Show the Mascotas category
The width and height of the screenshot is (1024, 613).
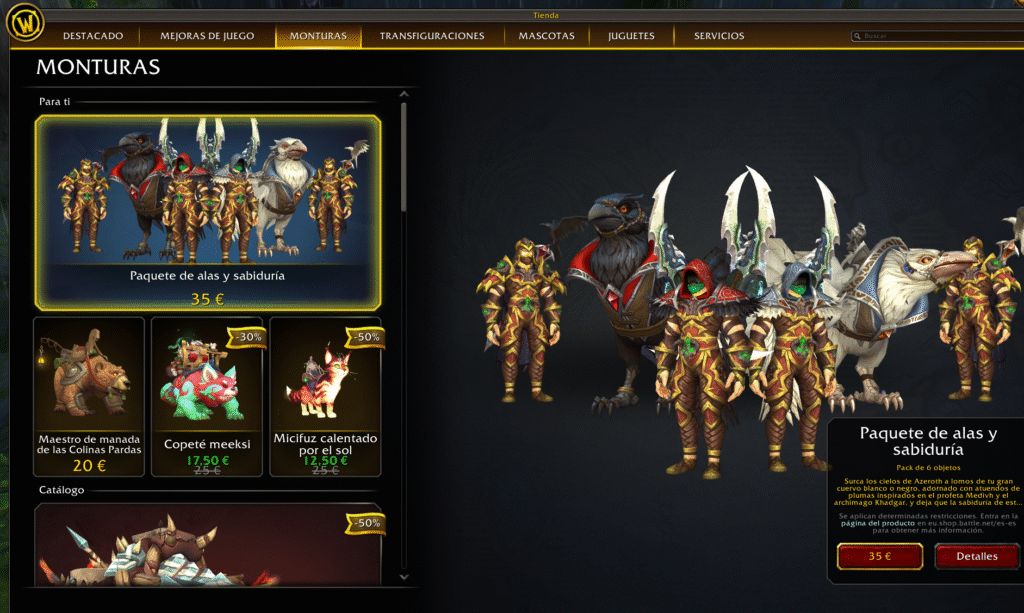click(x=546, y=36)
